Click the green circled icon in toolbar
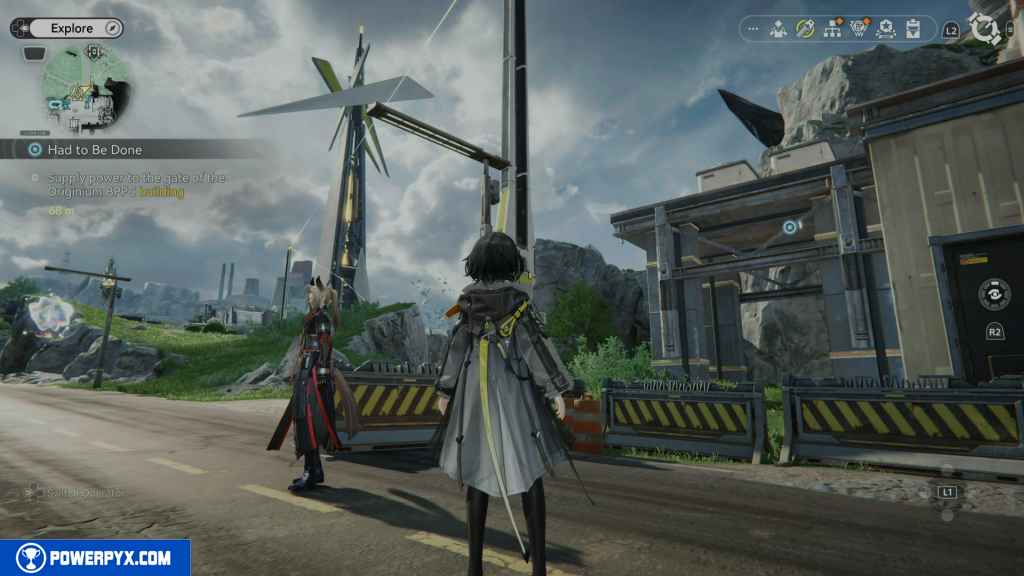The image size is (1024, 576). coord(805,29)
